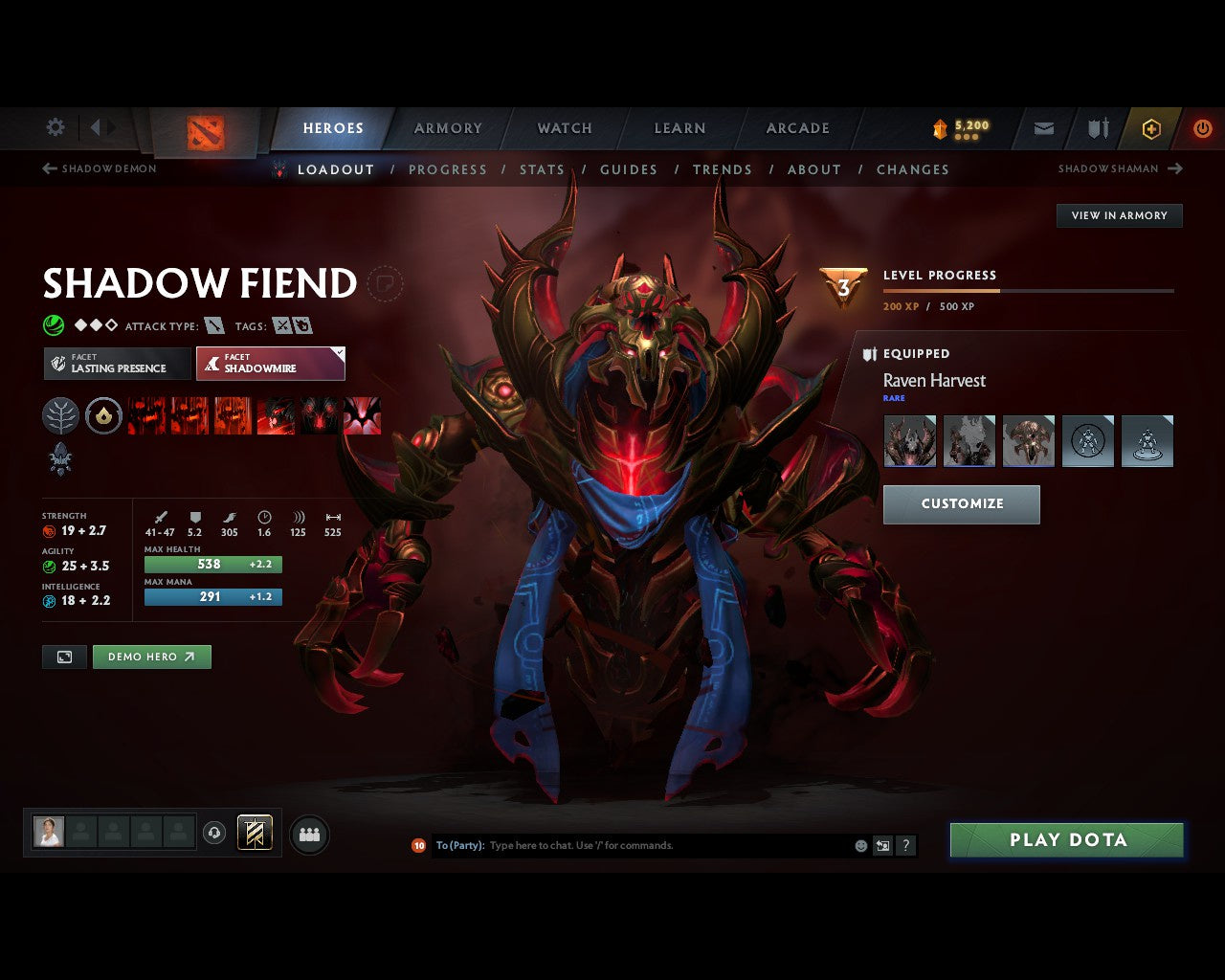Click the PLAY DOTA button
The image size is (1225, 980).
coord(1066,839)
